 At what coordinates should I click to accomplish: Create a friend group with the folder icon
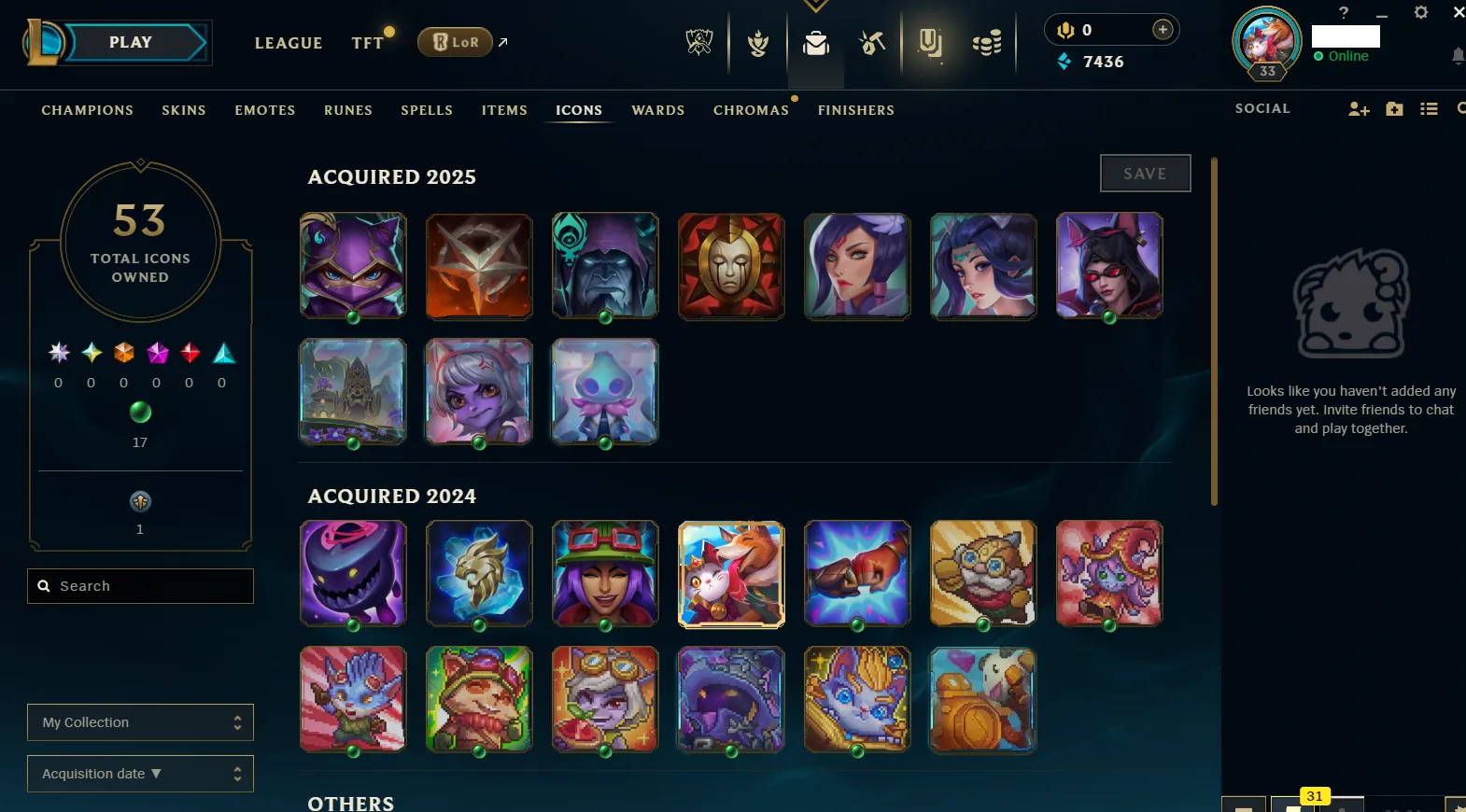click(1394, 109)
